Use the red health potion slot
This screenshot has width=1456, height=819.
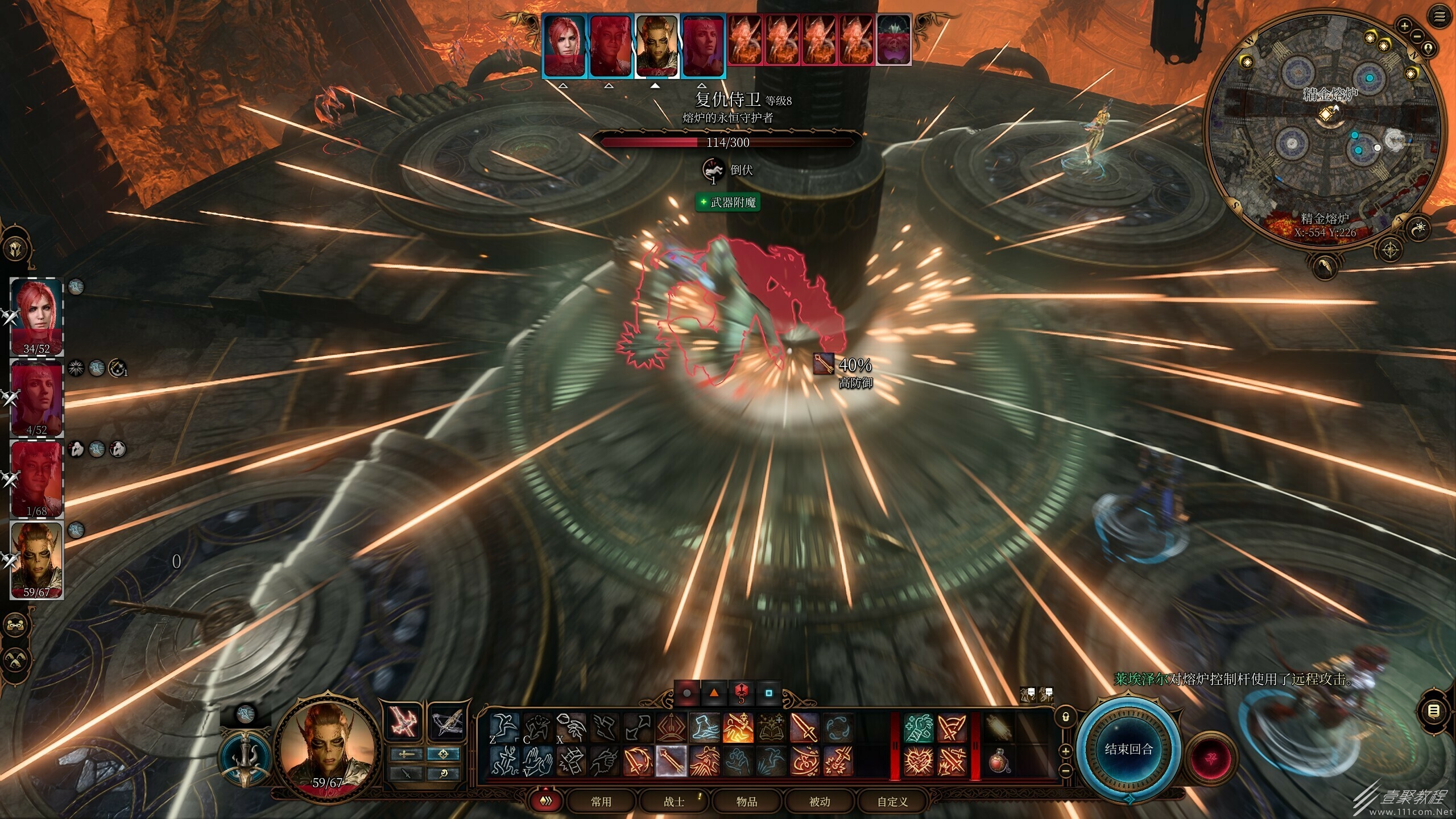point(999,761)
